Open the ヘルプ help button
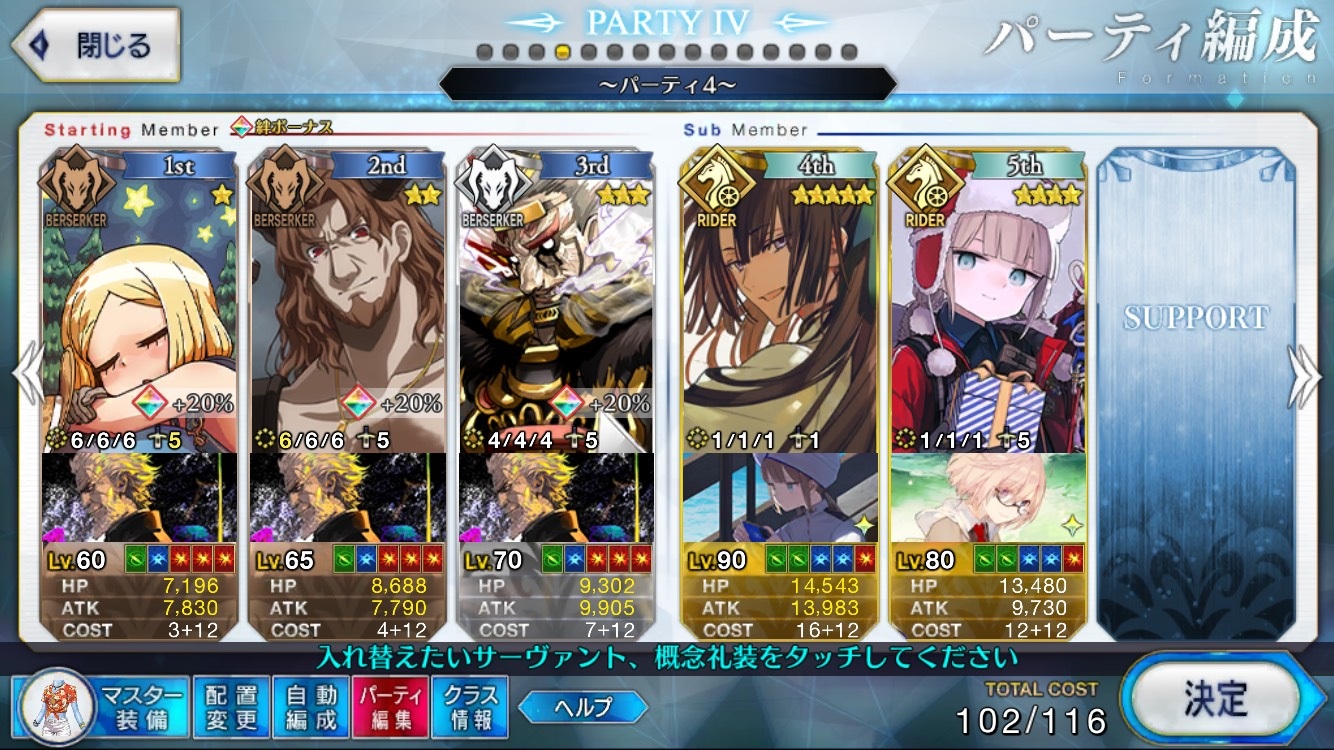 pyautogui.click(x=583, y=707)
